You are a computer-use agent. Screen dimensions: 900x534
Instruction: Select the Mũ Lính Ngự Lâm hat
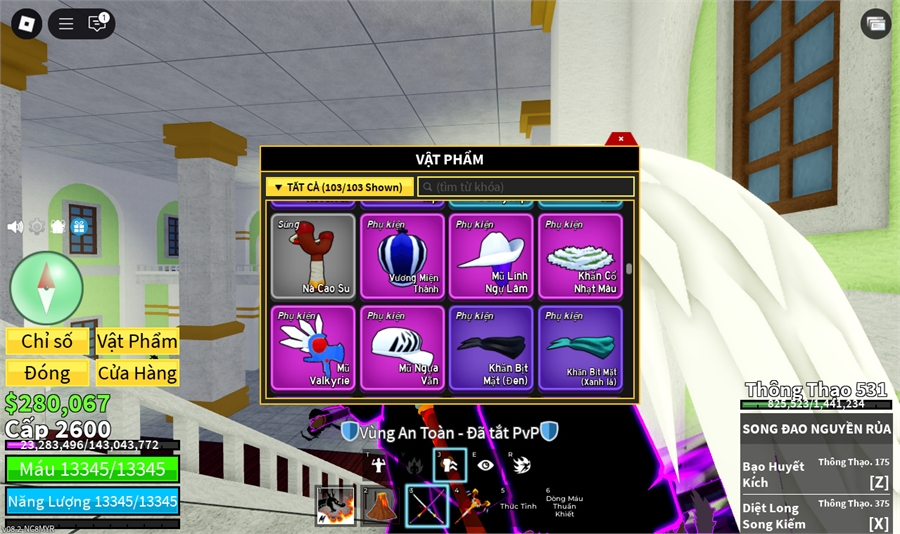tap(490, 256)
